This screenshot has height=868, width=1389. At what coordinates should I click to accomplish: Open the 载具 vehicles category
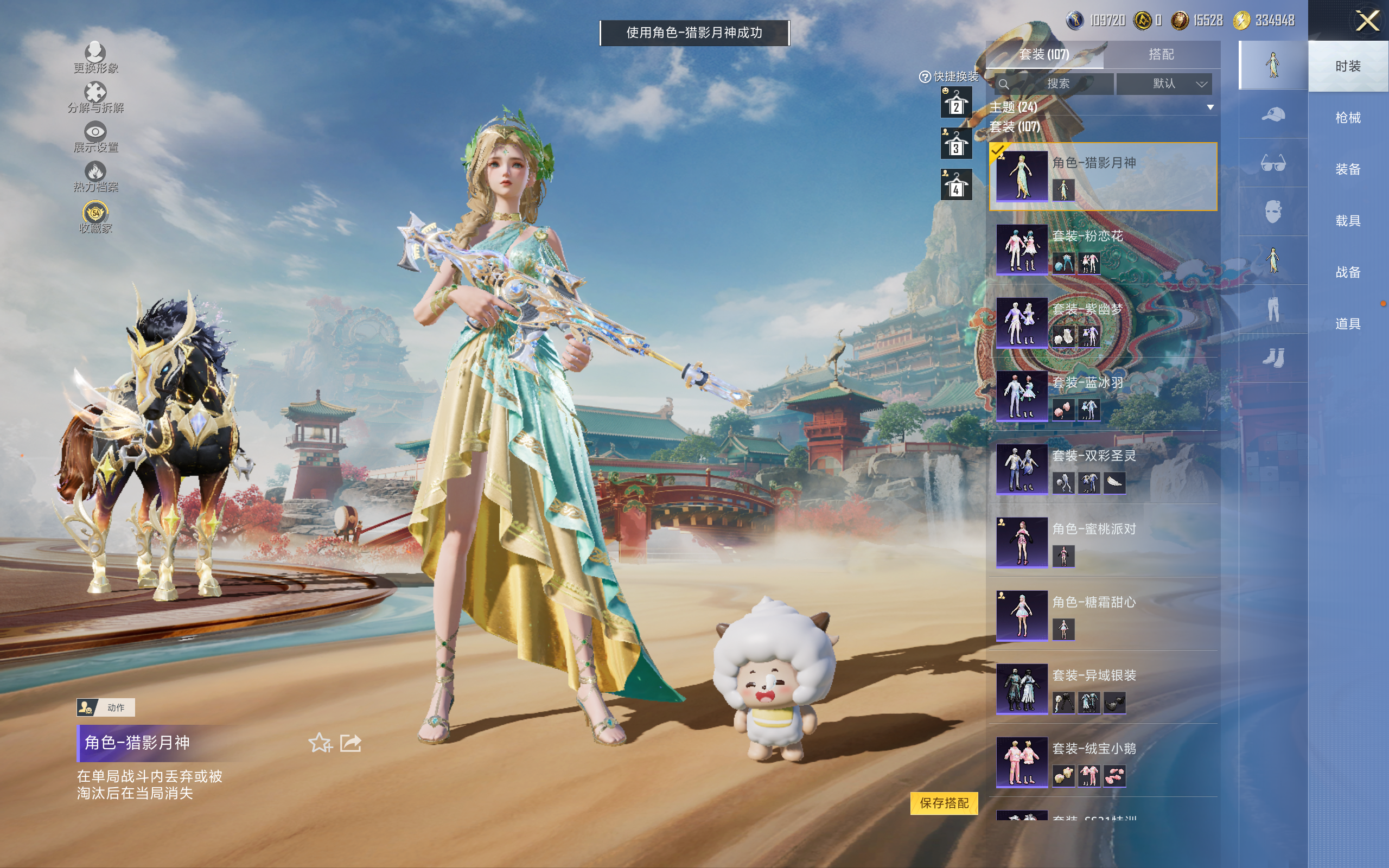(1347, 220)
